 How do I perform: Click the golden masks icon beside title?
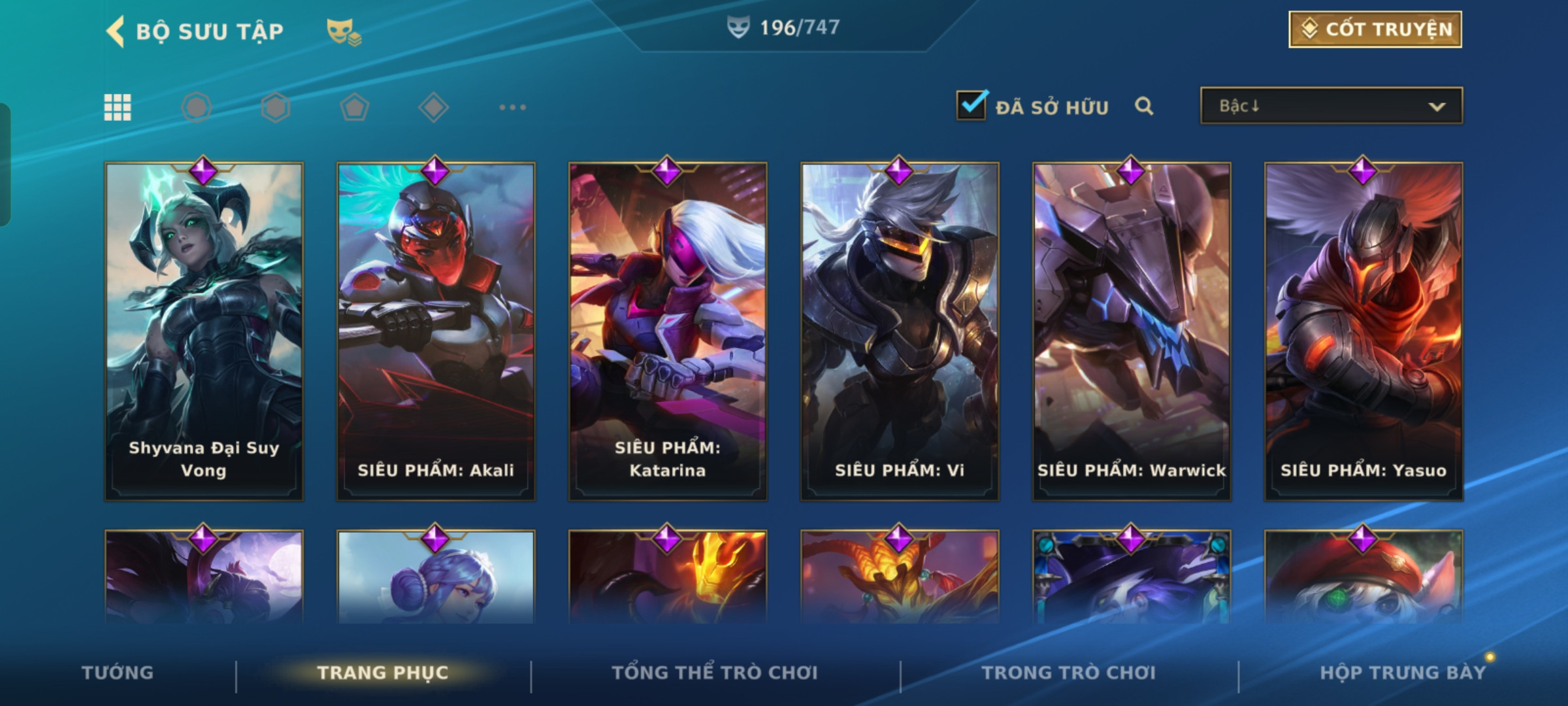pyautogui.click(x=344, y=31)
